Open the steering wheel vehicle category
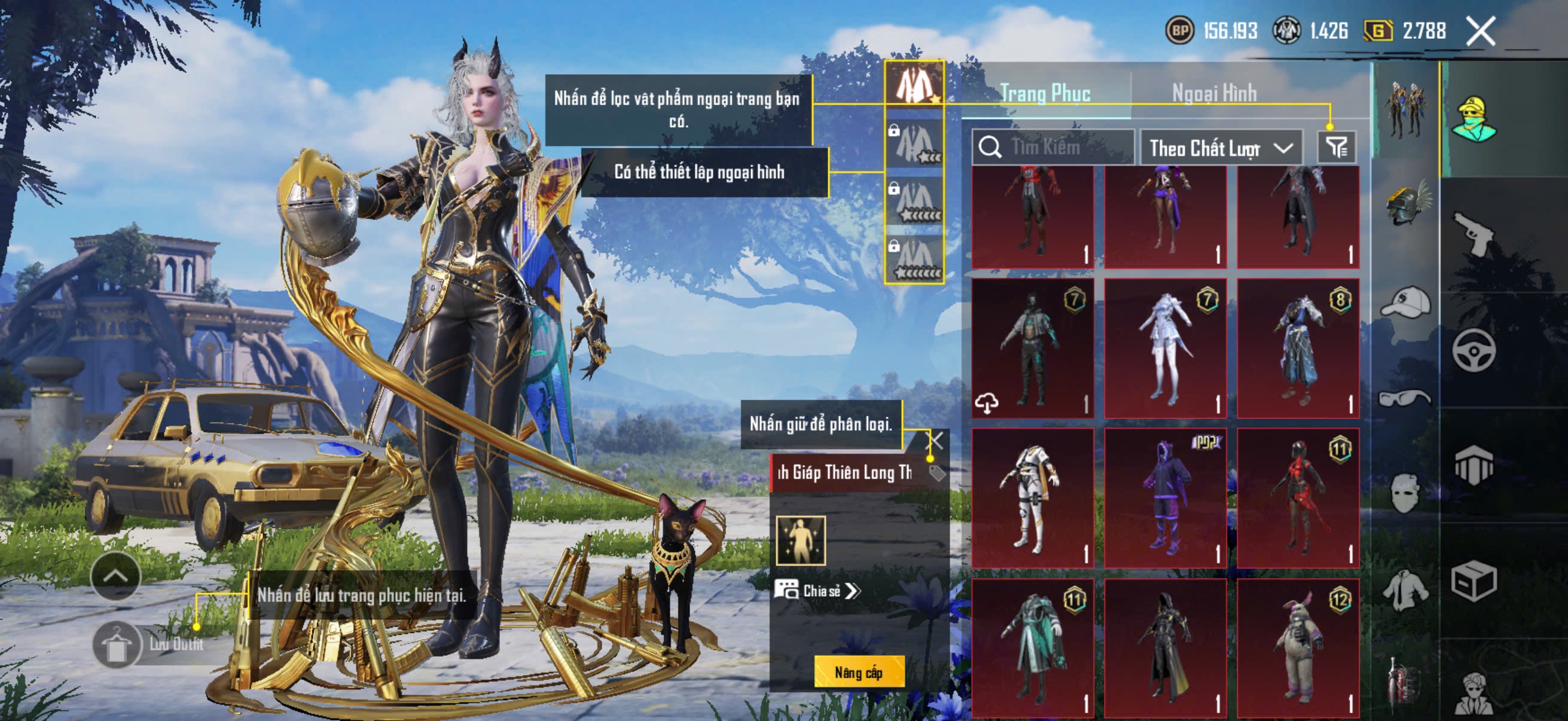This screenshot has width=1568, height=721. click(1474, 350)
